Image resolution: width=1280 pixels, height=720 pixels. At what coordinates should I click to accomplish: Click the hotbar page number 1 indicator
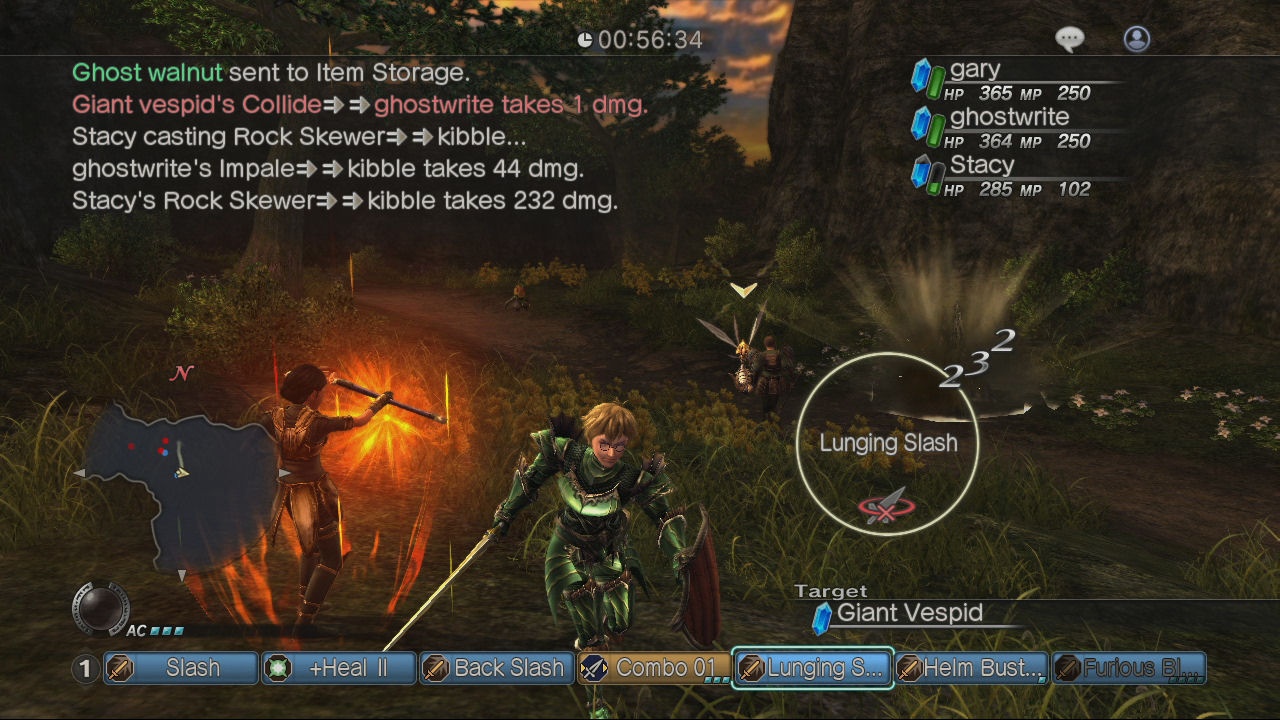pyautogui.click(x=86, y=668)
